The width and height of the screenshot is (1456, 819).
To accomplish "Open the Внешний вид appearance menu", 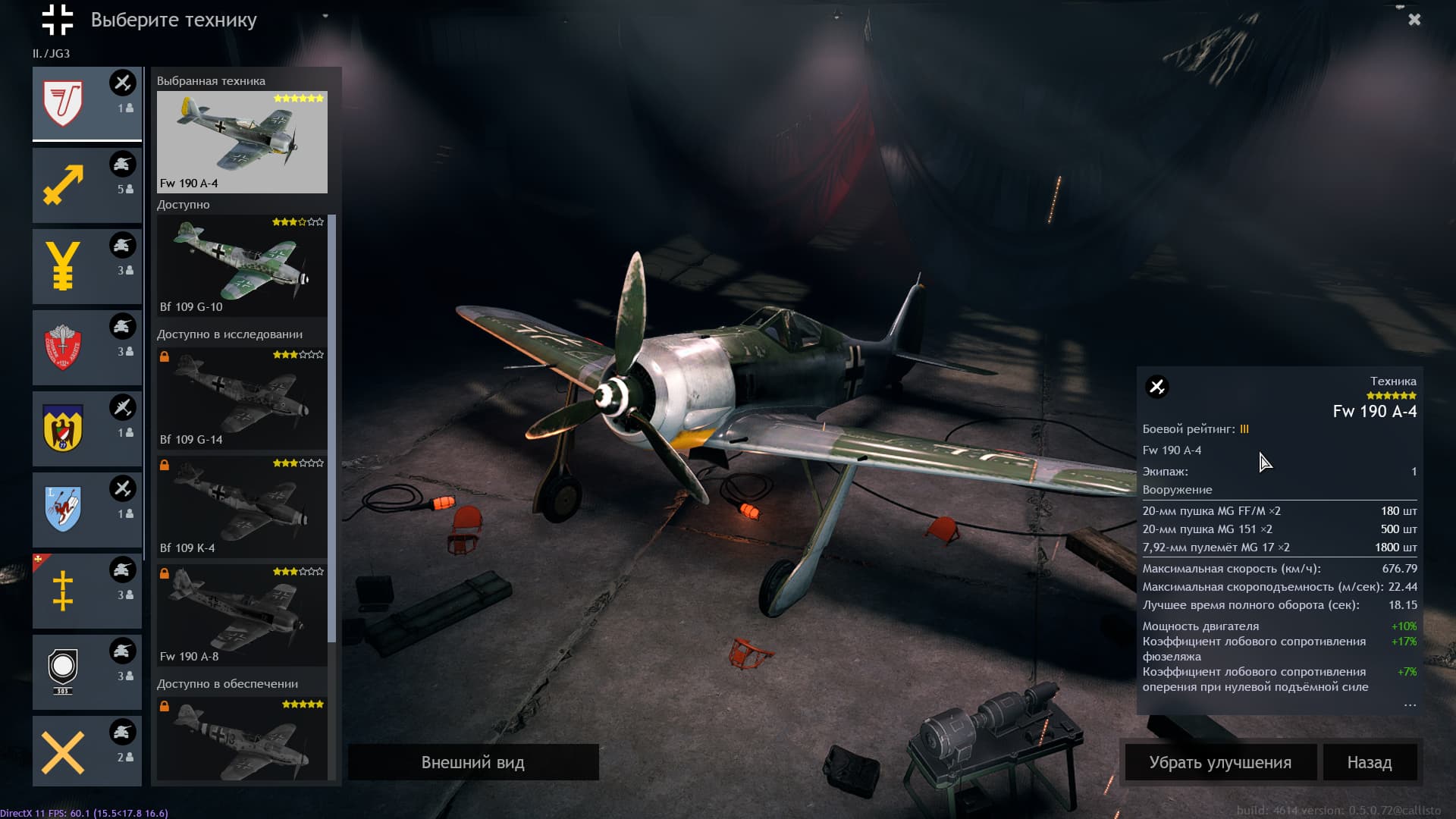I will click(472, 762).
